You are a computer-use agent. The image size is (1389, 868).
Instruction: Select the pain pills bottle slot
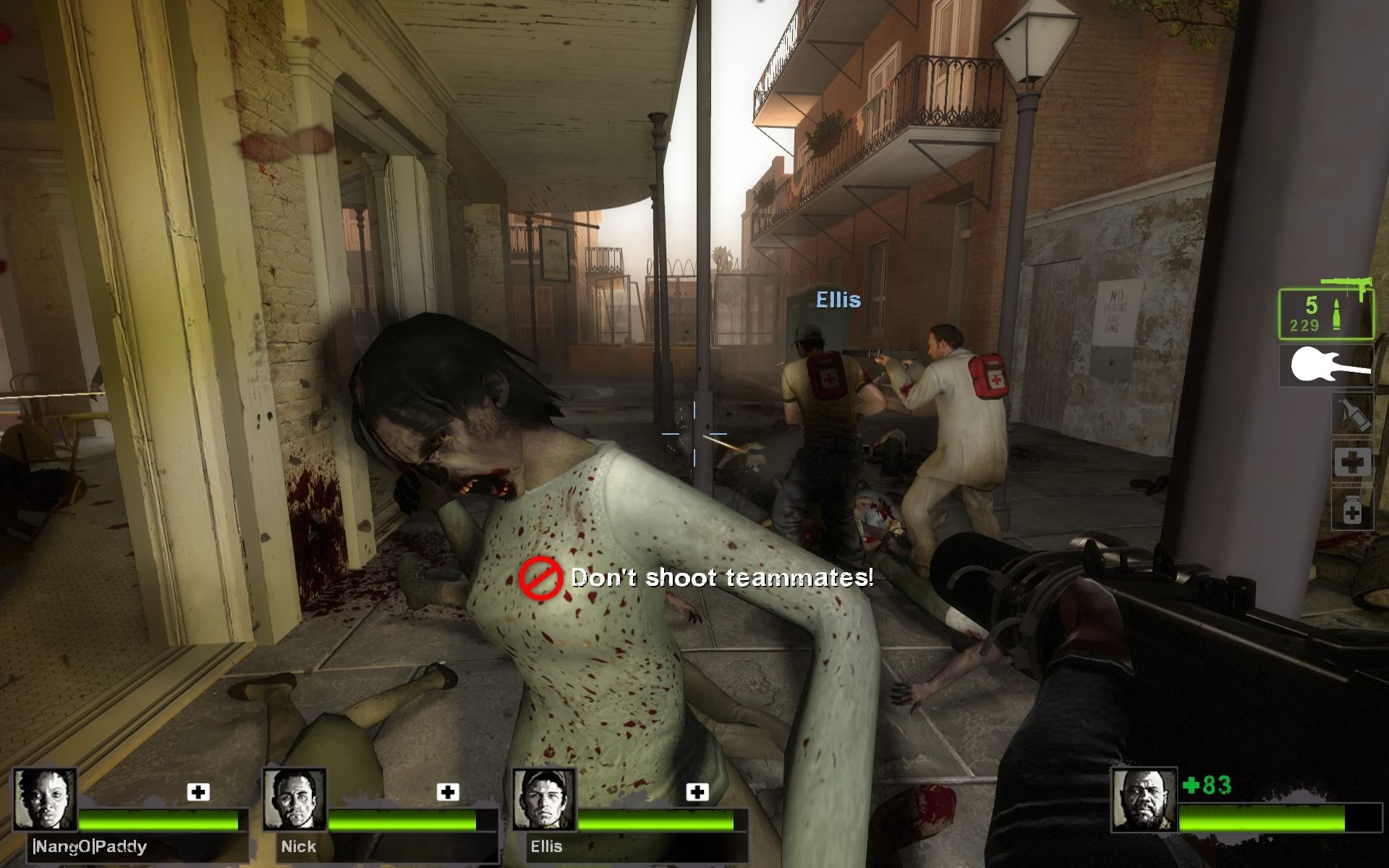(x=1352, y=510)
